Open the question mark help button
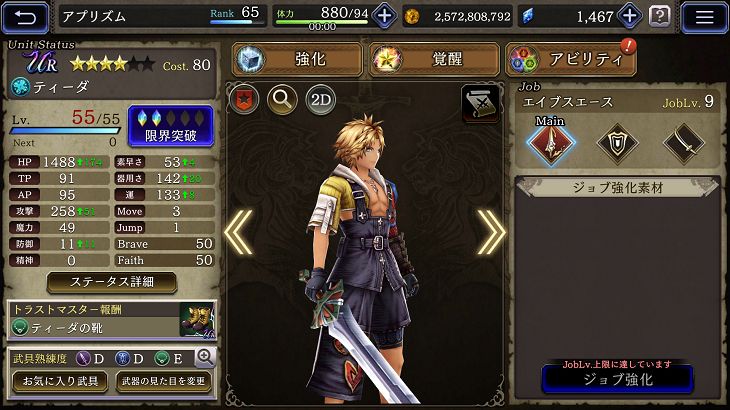Image resolution: width=730 pixels, height=410 pixels. [x=660, y=16]
